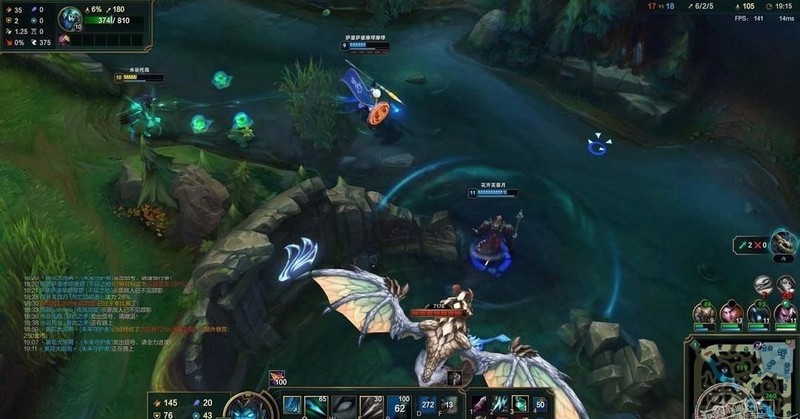Click the target's item icon under its portrait
This screenshot has width=800, height=419.
pos(65,39)
